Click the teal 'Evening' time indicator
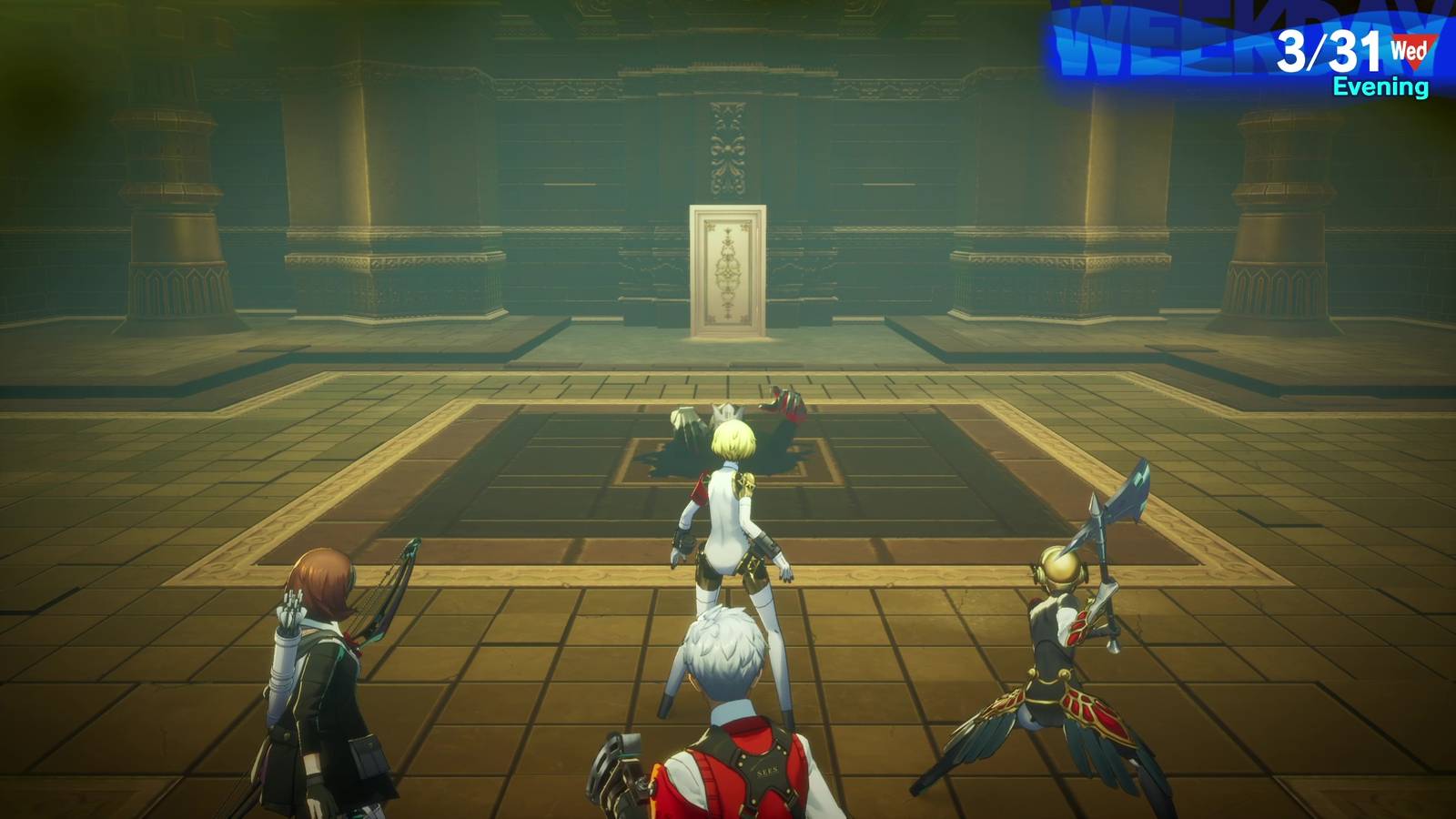 pyautogui.click(x=1380, y=87)
